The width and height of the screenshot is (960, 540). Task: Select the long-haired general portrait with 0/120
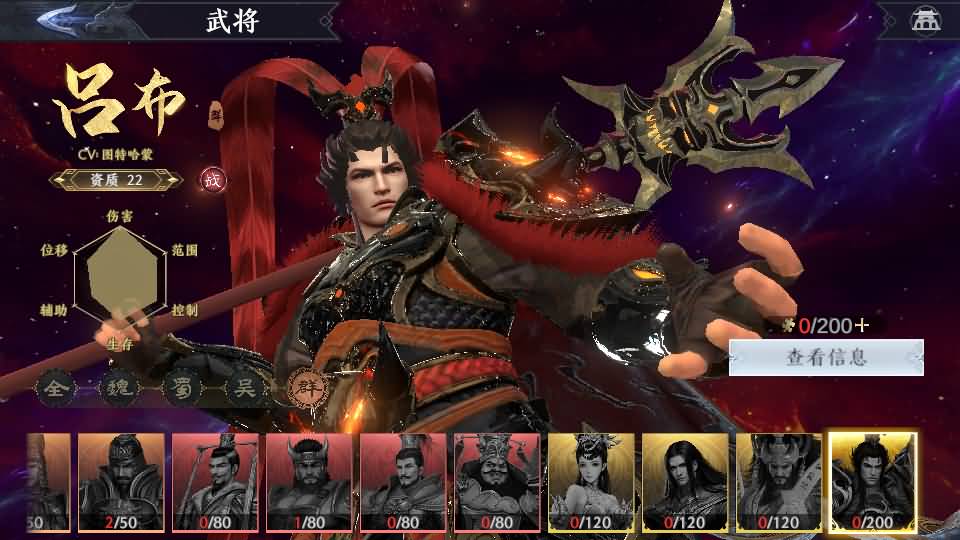[685, 481]
